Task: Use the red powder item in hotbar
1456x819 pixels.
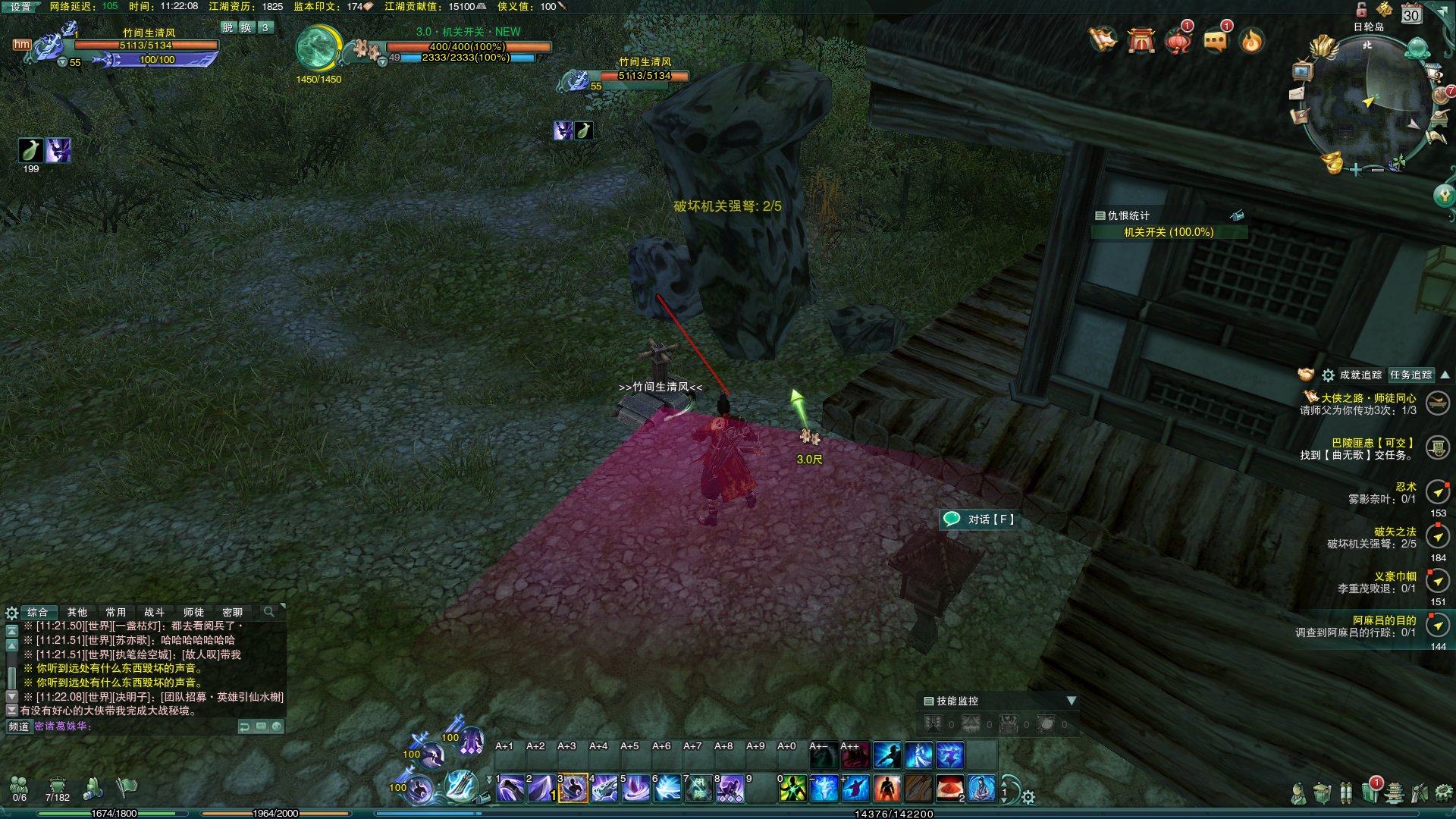Action: tap(949, 789)
